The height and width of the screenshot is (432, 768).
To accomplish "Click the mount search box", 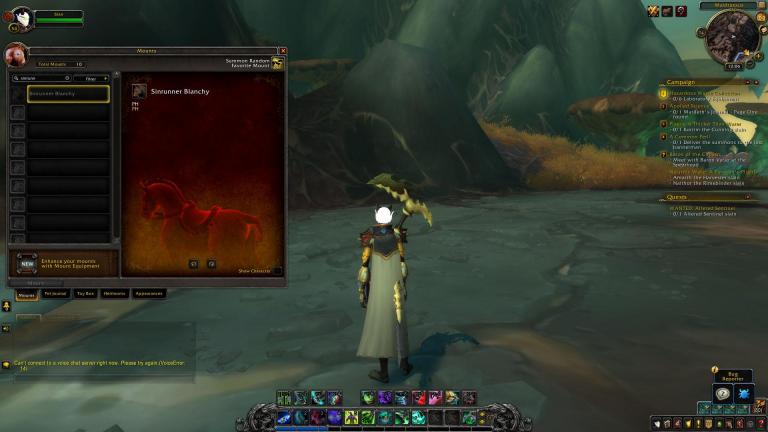I will 40,77.
